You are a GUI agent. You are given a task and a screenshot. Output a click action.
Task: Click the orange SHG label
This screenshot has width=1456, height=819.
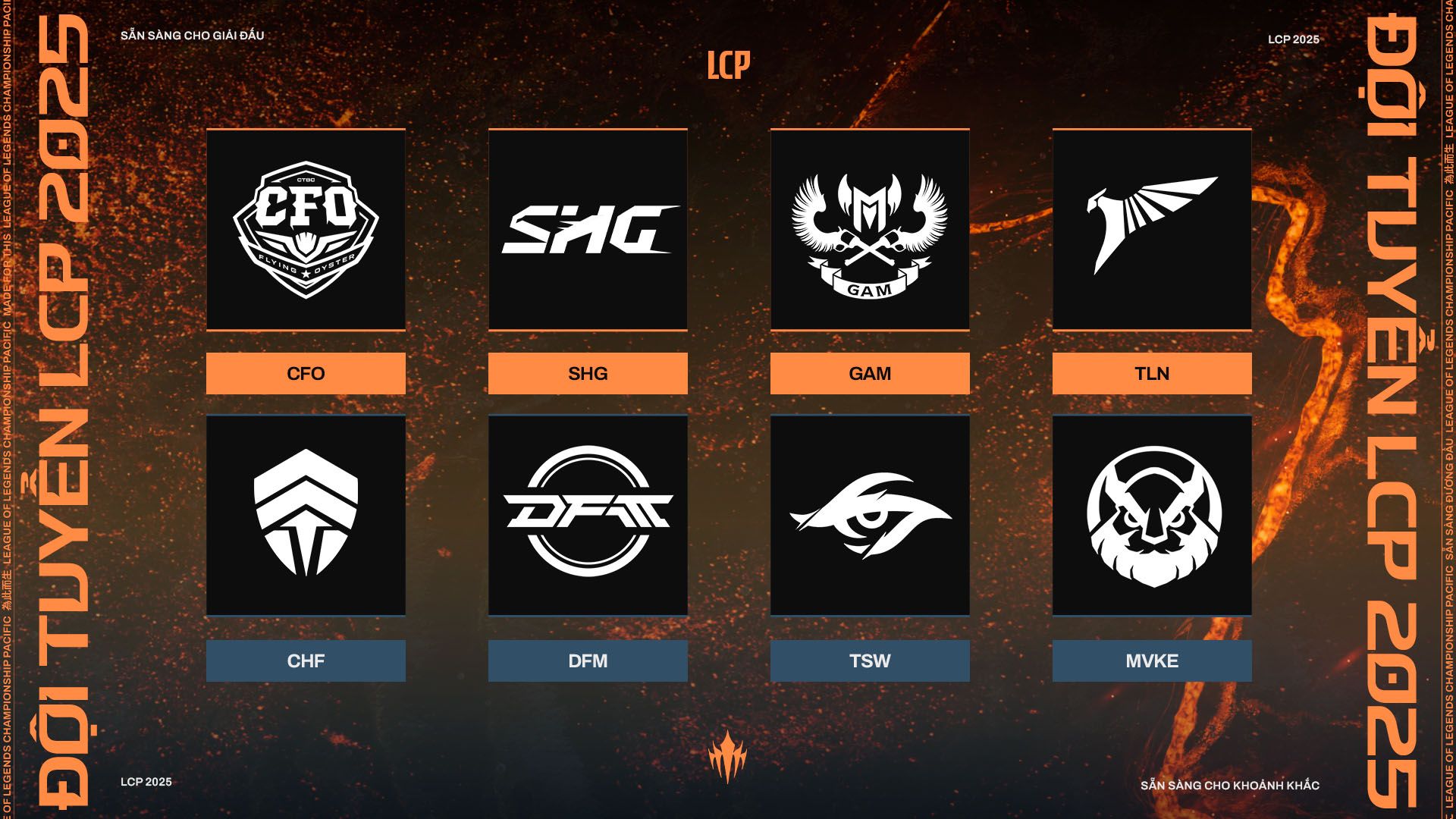(x=588, y=373)
